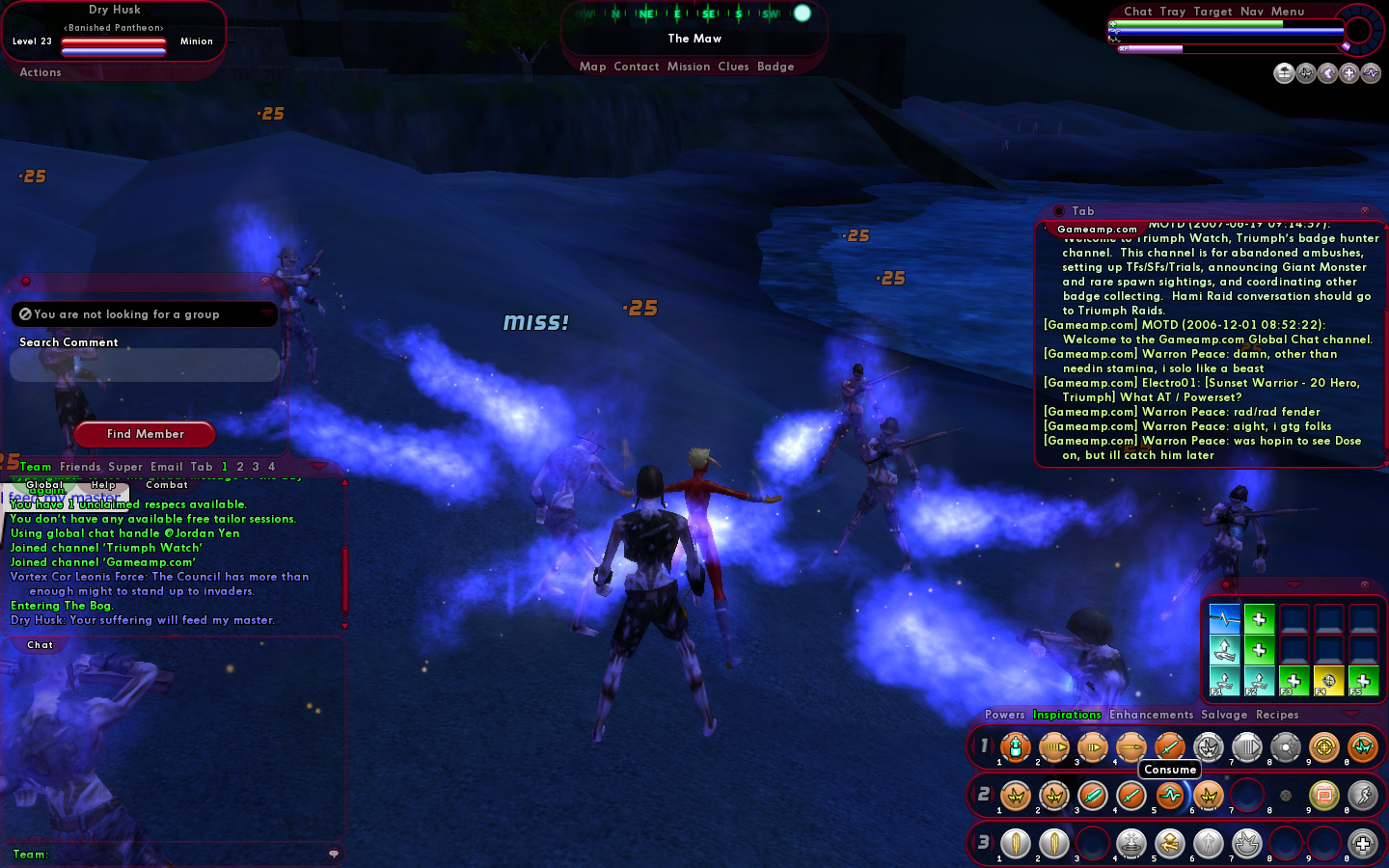Show the Mission details
The height and width of the screenshot is (868, 1389).
coord(689,67)
